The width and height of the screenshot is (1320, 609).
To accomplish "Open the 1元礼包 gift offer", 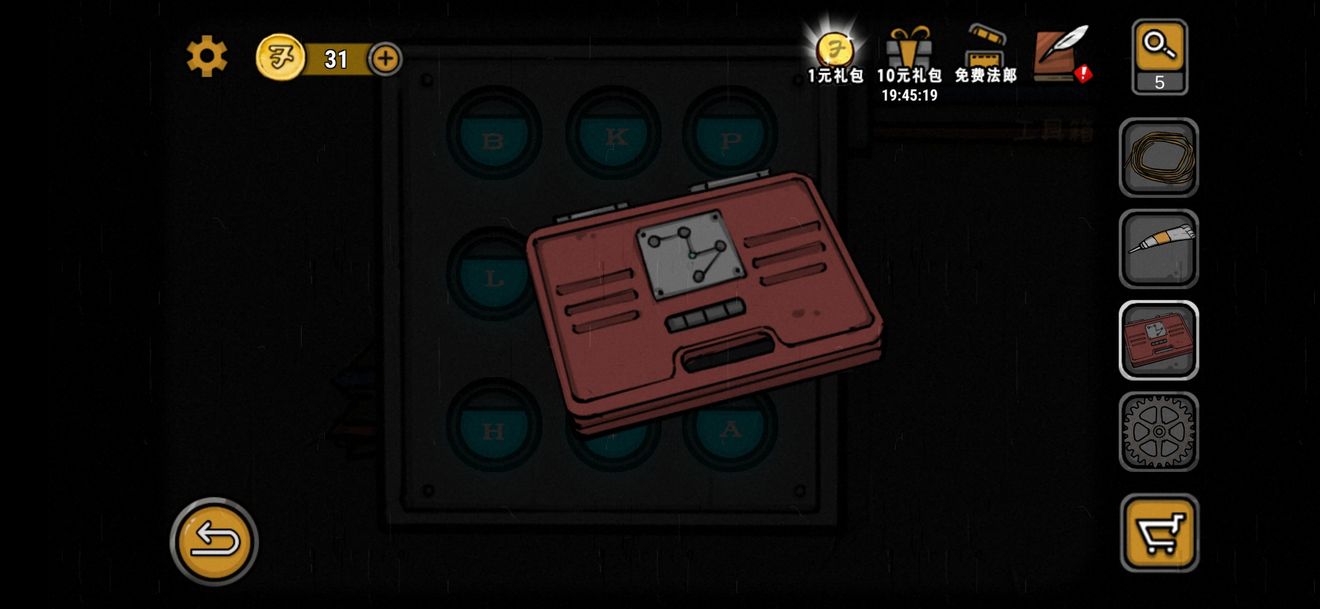I will point(835,56).
